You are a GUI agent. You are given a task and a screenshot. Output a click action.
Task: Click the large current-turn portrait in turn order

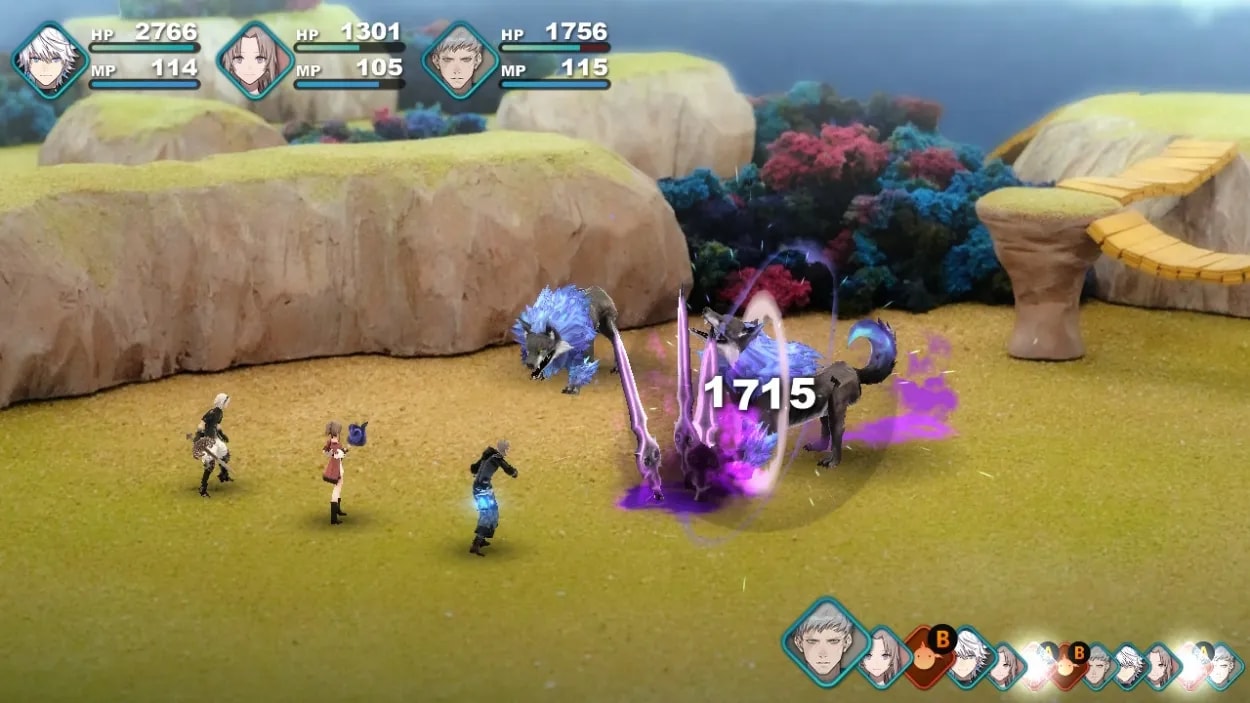point(825,638)
